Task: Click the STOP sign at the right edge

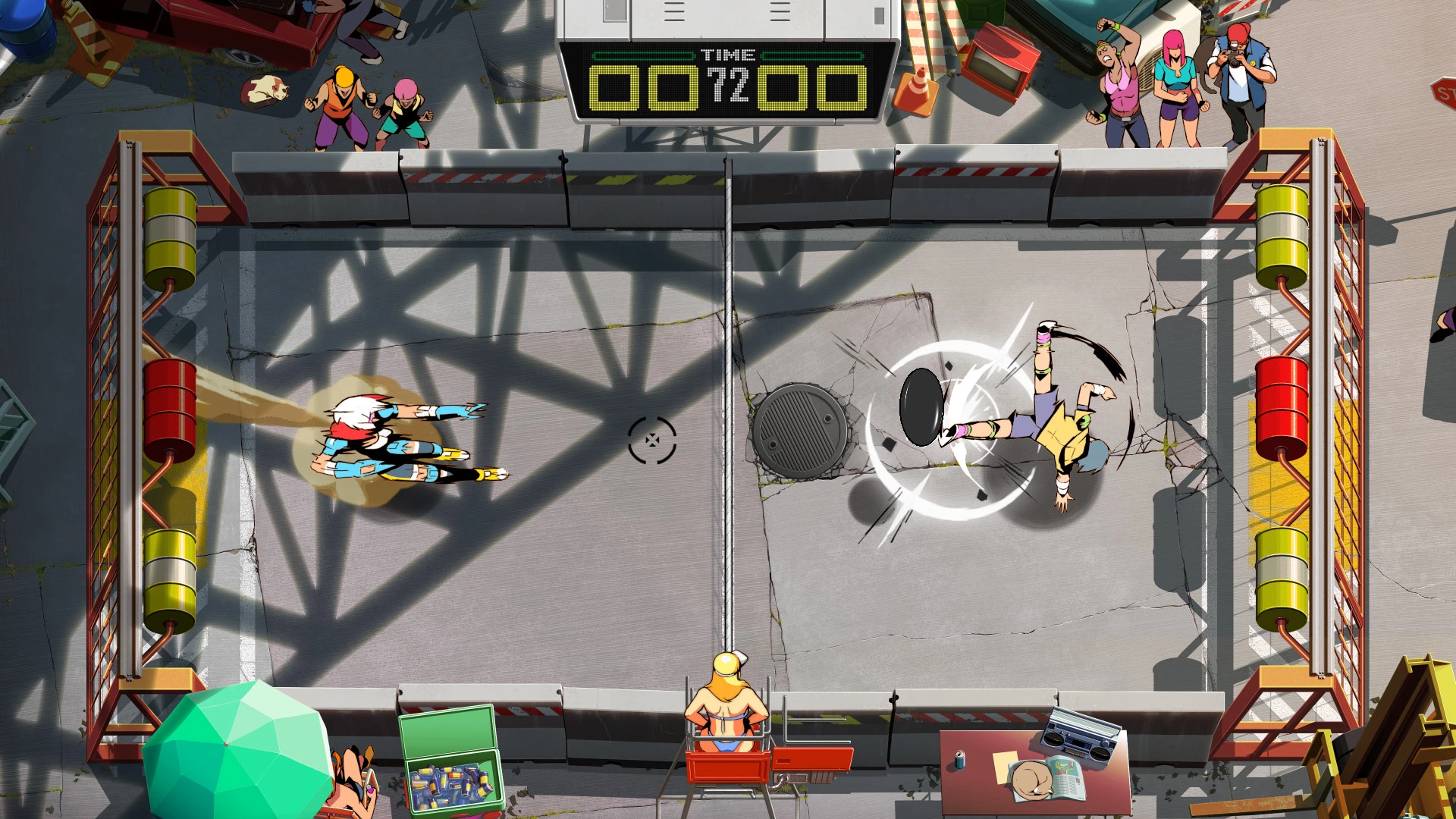Action: (1445, 91)
